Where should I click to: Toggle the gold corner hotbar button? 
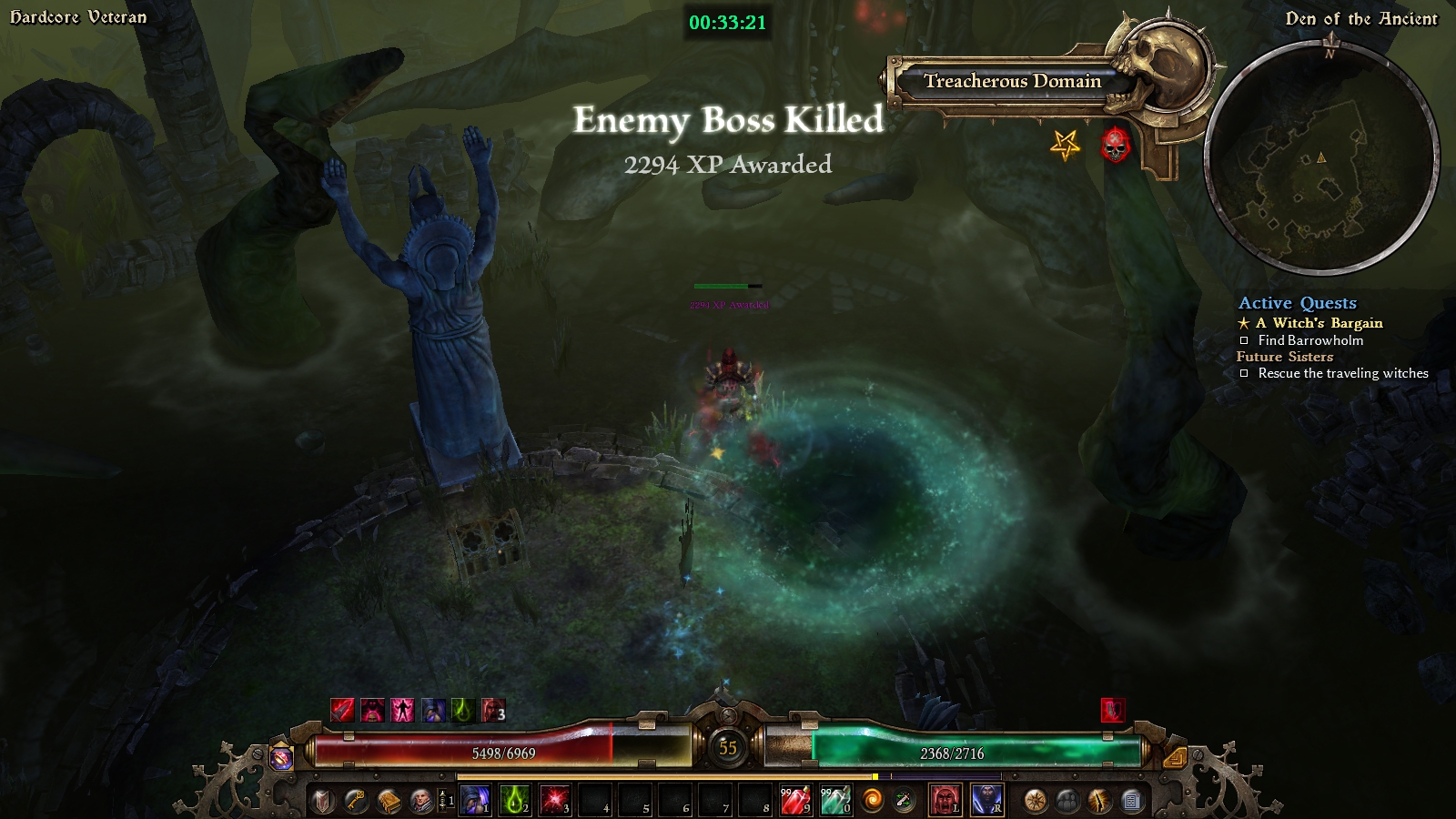[1174, 756]
